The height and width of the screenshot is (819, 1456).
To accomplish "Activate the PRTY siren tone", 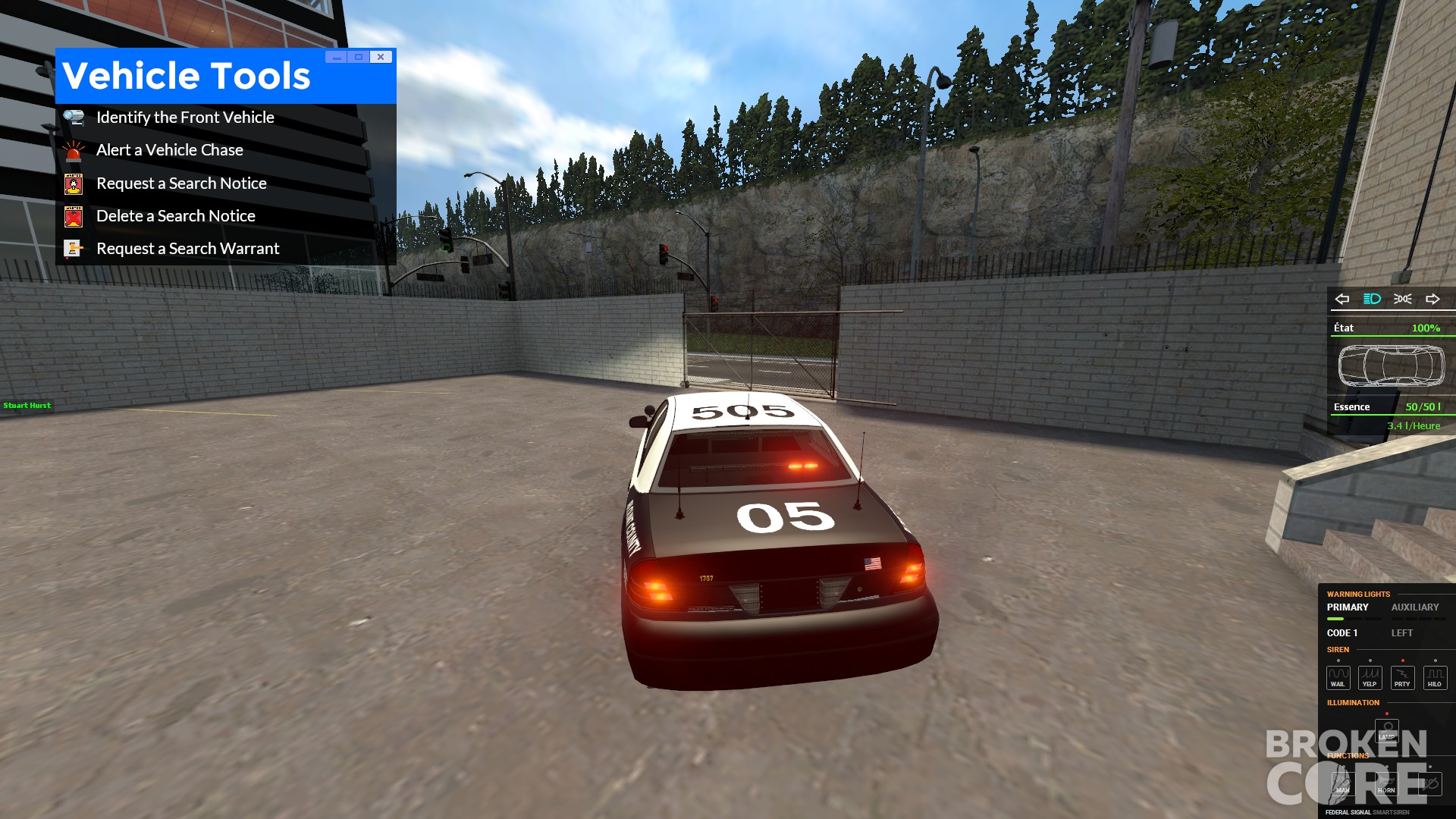I will (1402, 677).
